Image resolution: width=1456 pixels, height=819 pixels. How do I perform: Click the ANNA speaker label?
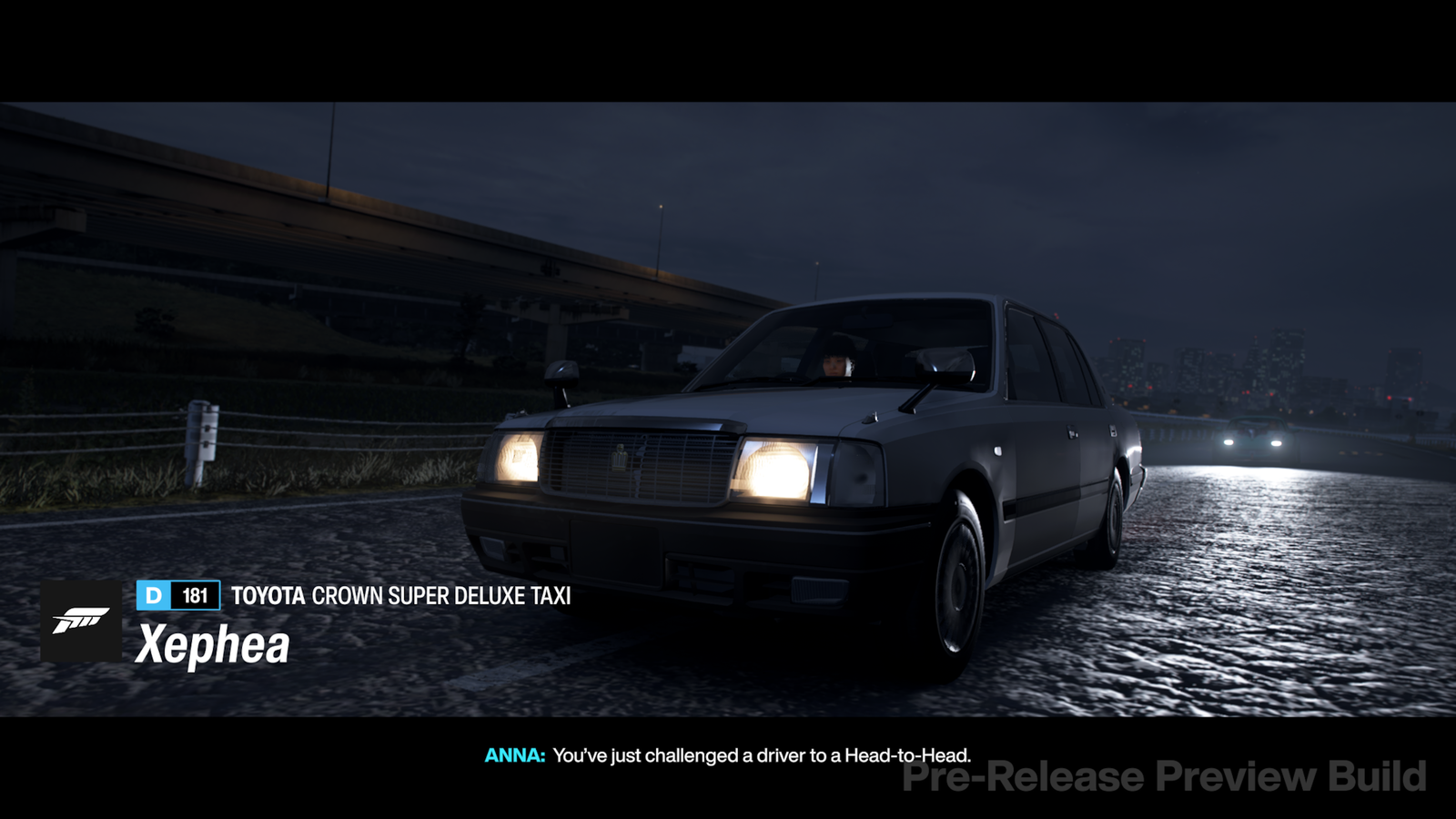pos(513,753)
